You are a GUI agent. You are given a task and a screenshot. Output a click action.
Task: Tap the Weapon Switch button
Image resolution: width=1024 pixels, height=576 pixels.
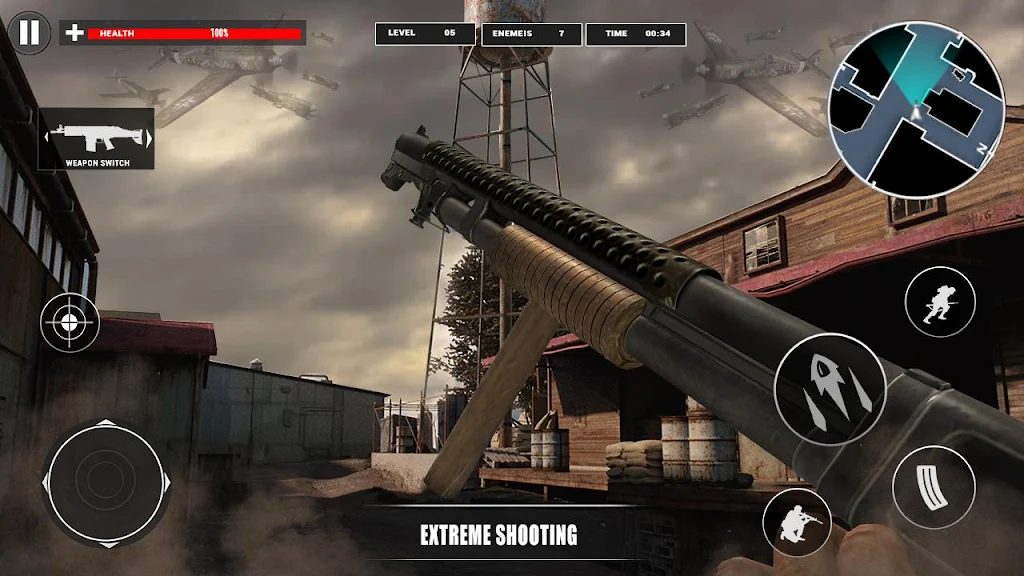click(x=97, y=138)
